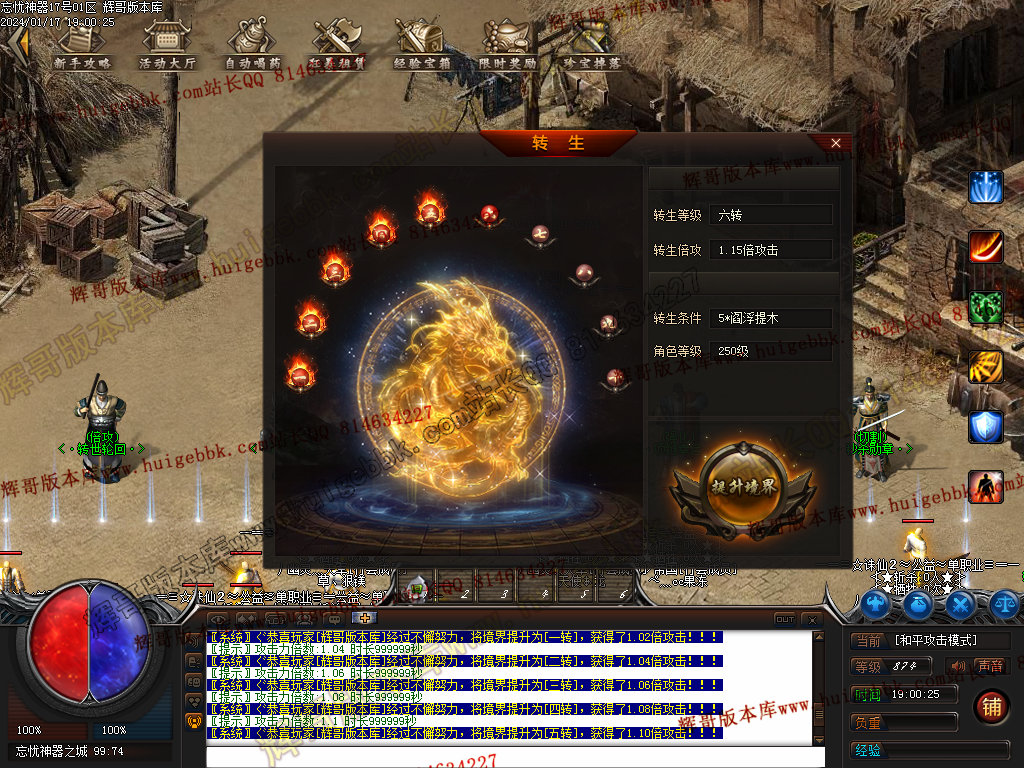The image size is (1024, 768).
Task: Activate the green poison skill icon
Action: click(985, 307)
